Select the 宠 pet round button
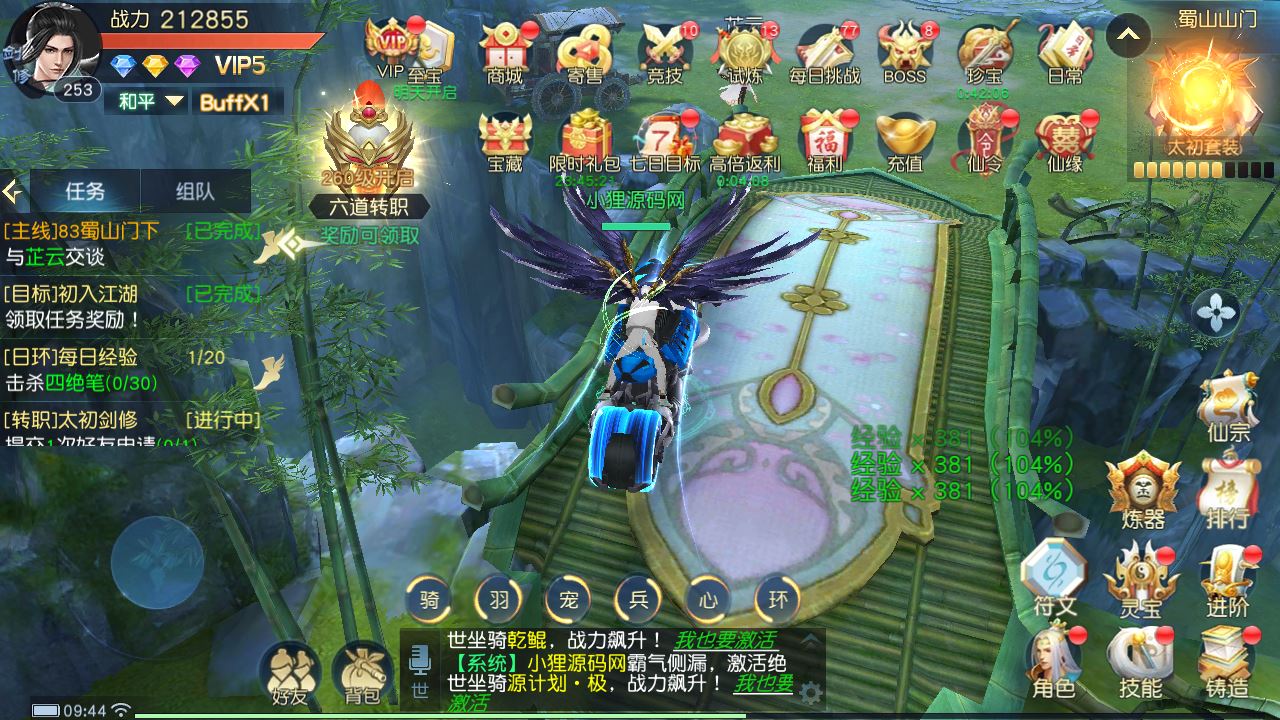The height and width of the screenshot is (720, 1280). pyautogui.click(x=569, y=600)
